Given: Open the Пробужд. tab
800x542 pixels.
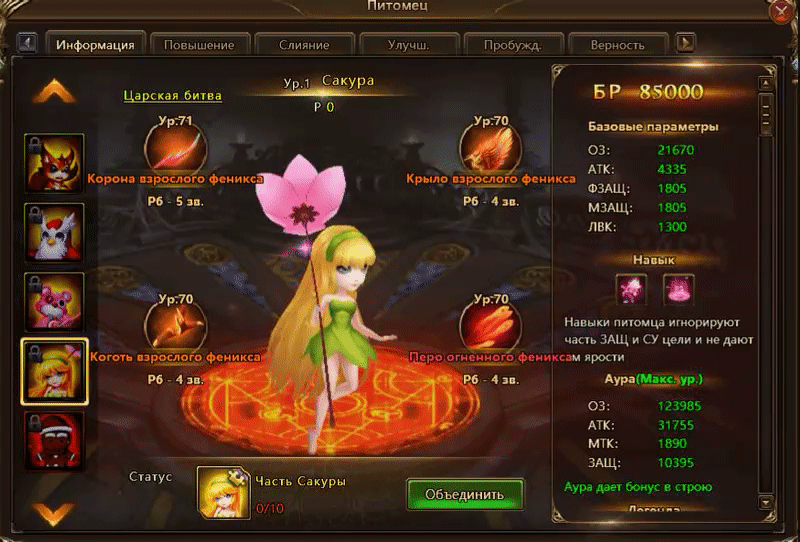Looking at the screenshot, I should coord(512,45).
